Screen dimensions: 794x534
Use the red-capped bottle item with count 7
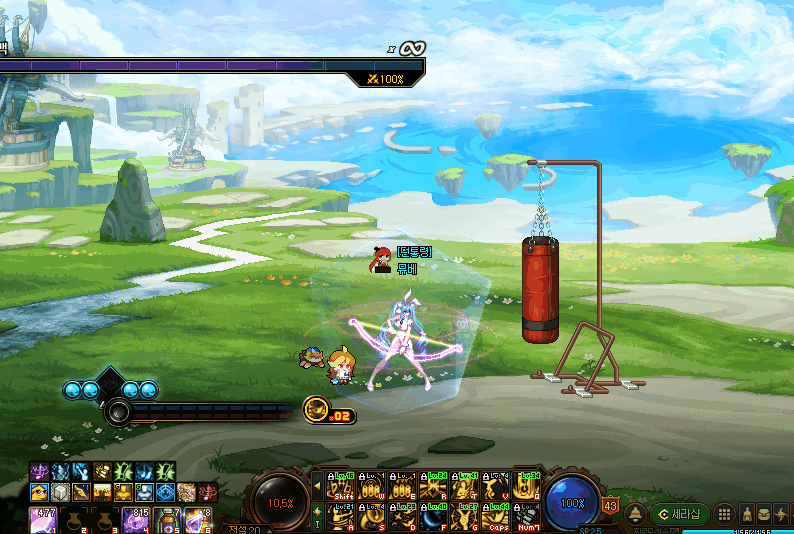coord(167,521)
